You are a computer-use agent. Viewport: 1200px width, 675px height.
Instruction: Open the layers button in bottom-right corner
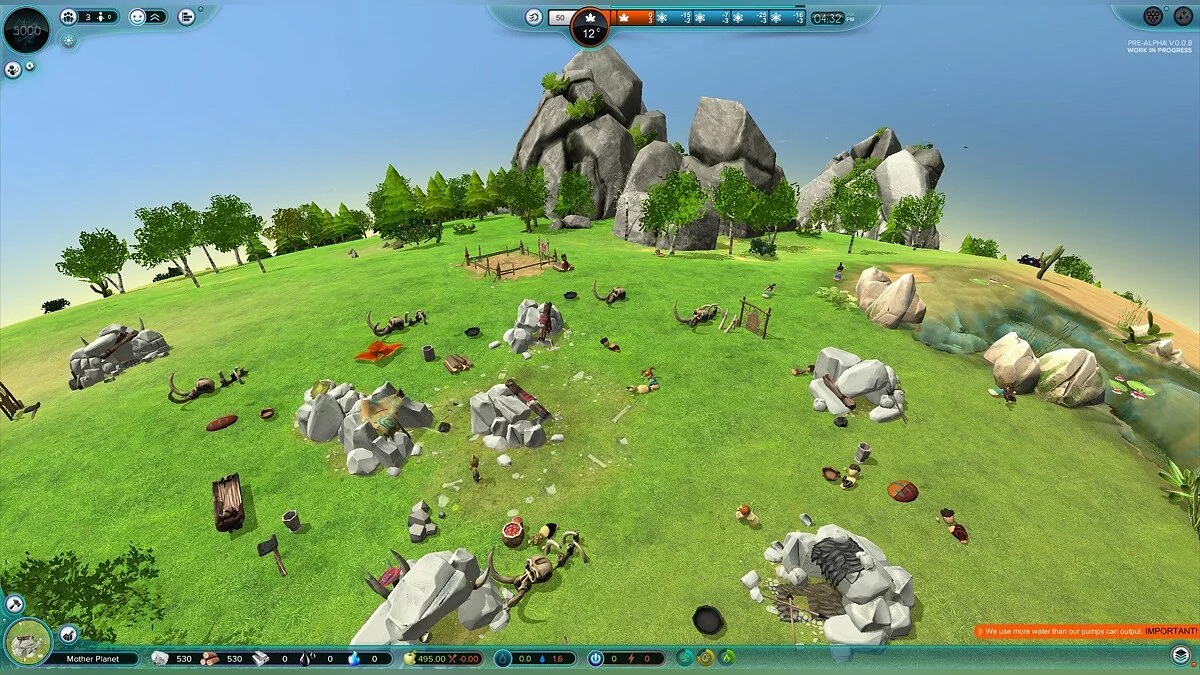(x=1181, y=654)
